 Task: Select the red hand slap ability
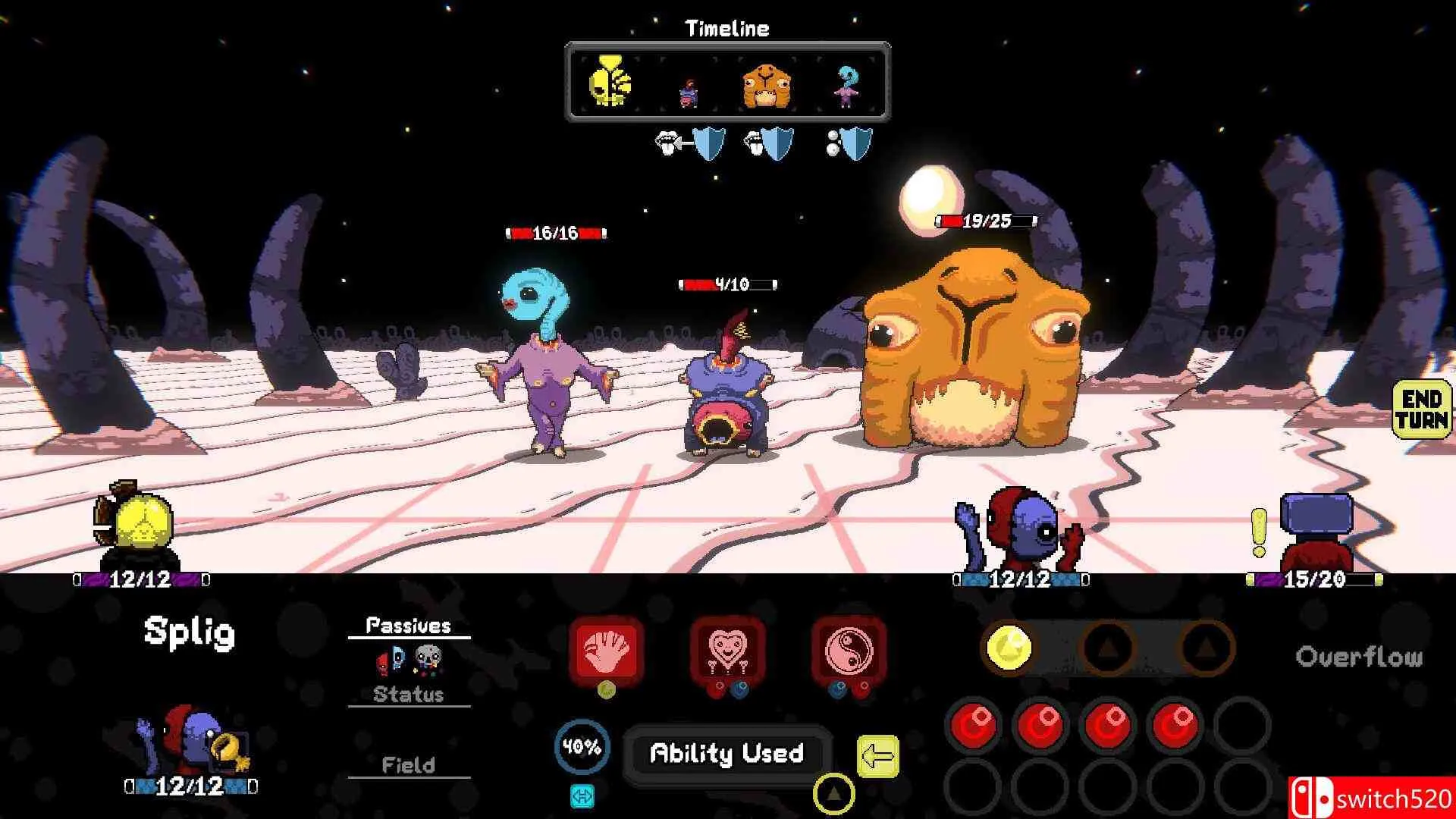tap(606, 650)
